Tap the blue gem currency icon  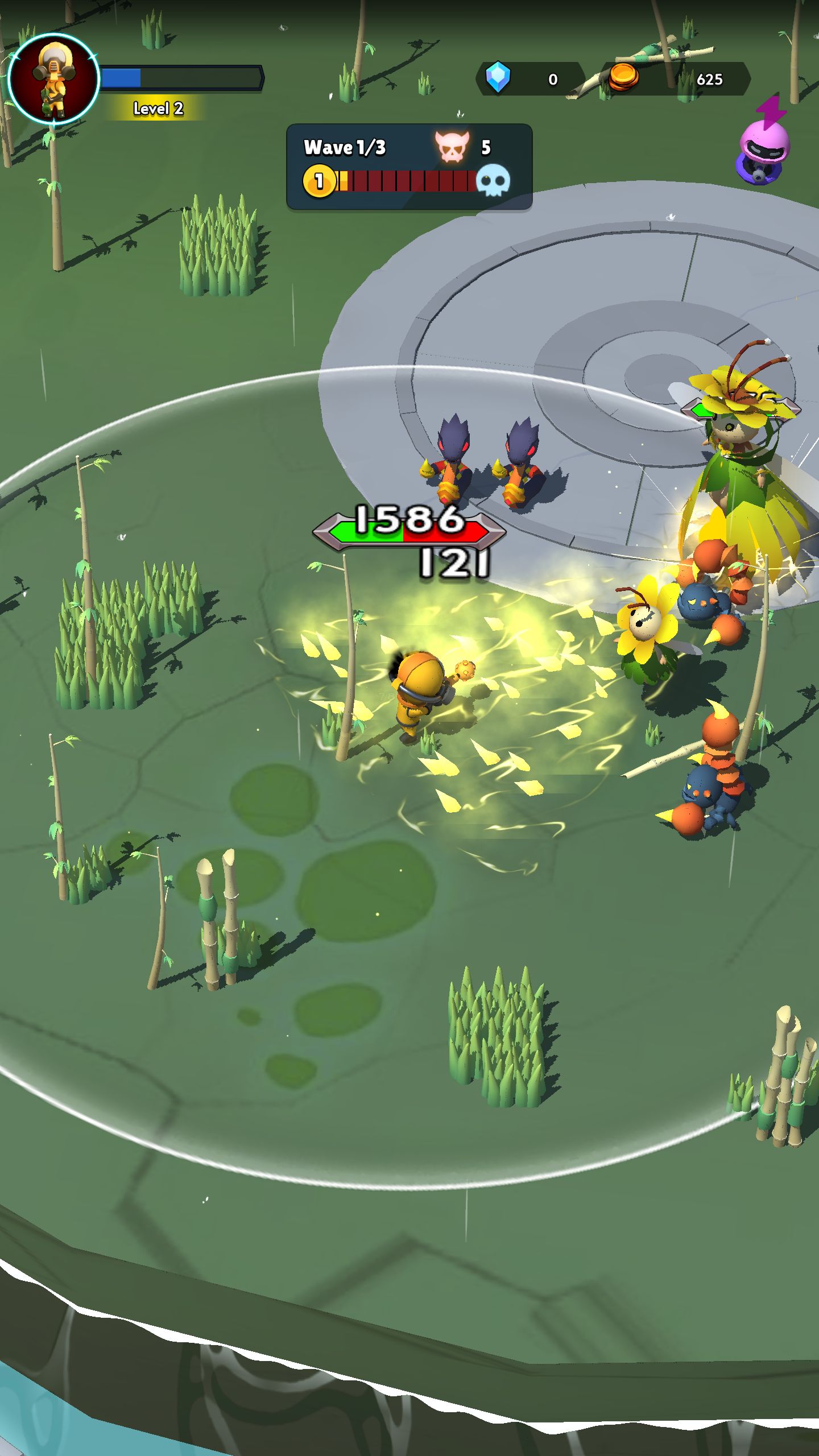click(498, 77)
